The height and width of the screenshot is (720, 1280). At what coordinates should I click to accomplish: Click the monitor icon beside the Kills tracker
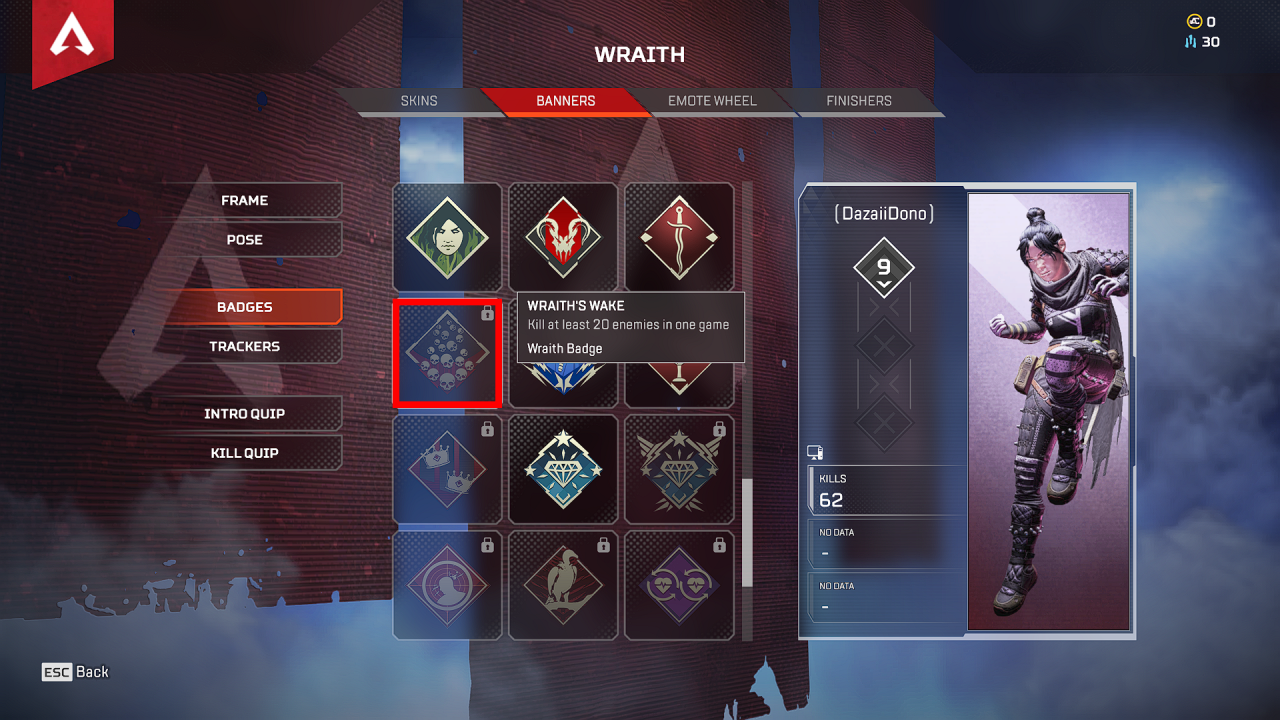pyautogui.click(x=815, y=452)
